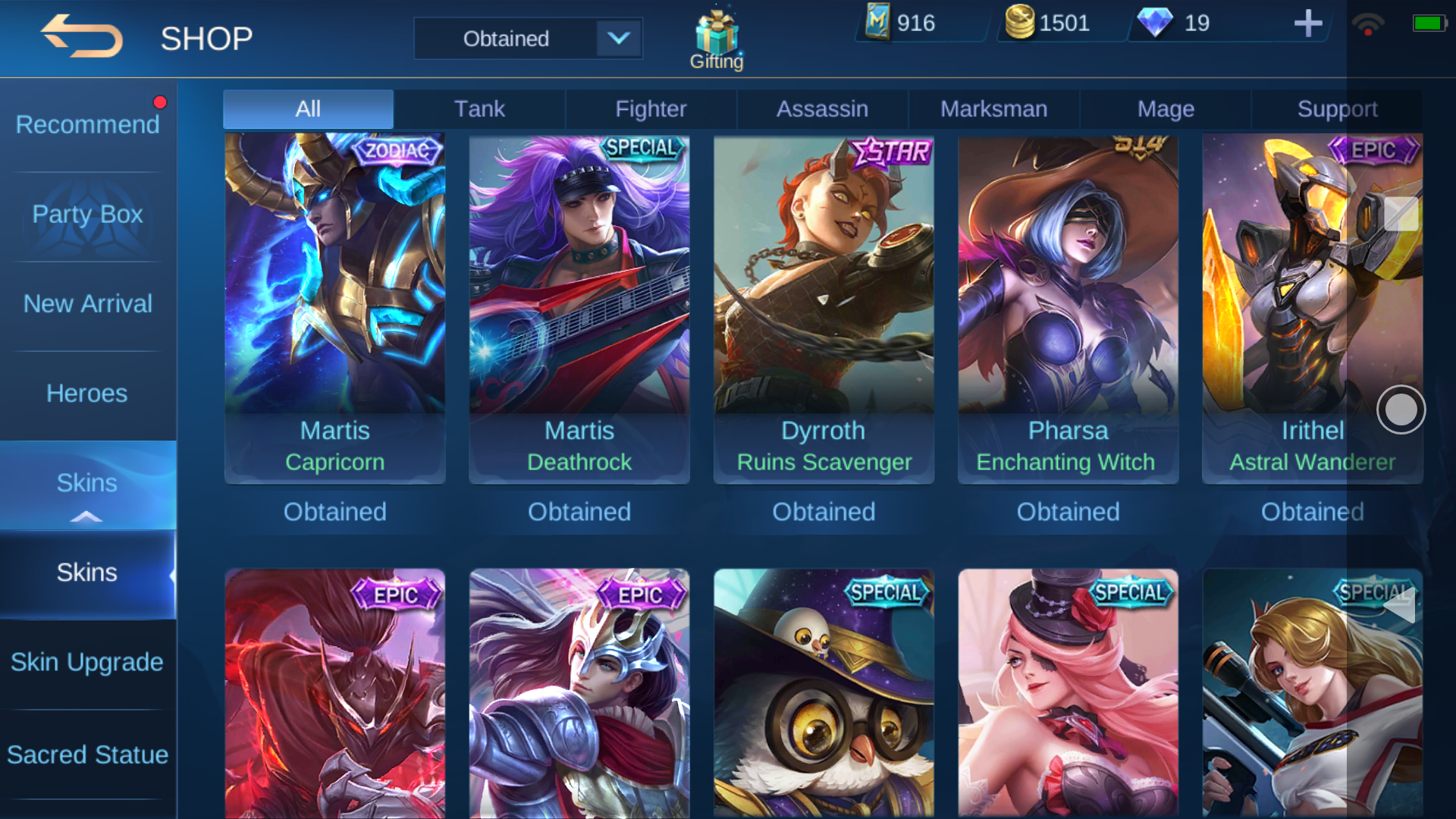This screenshot has height=819, width=1456.
Task: View Mage skins
Action: pos(1166,109)
